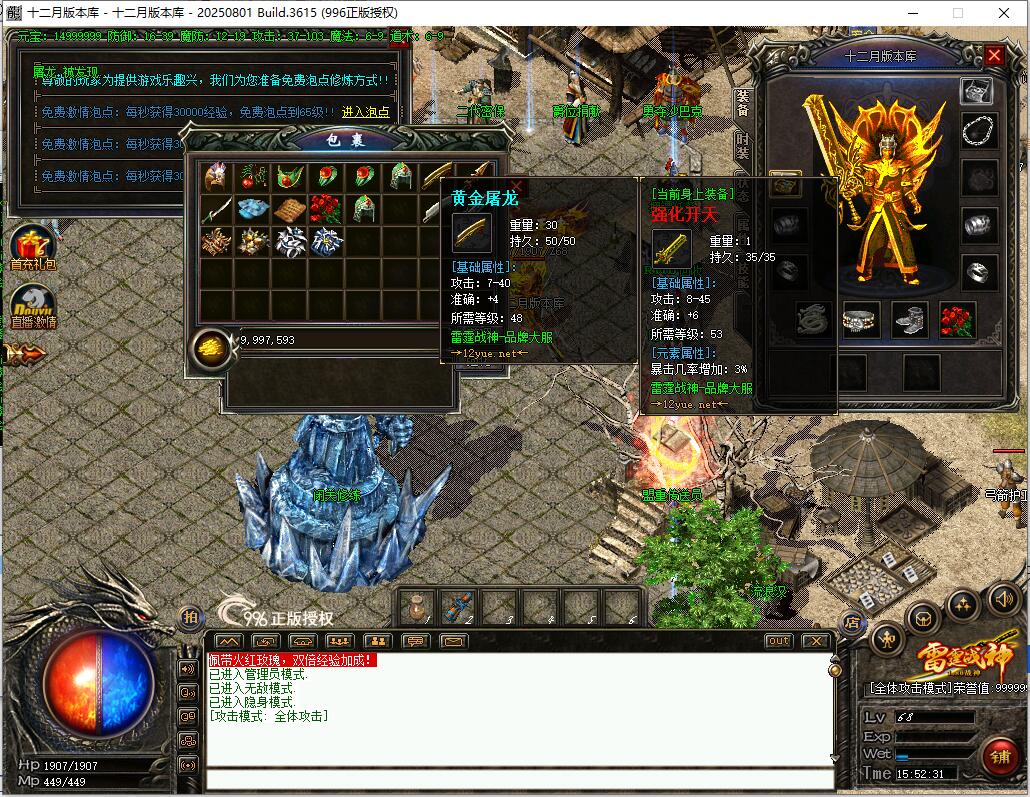Select the blue crystal item in the bag
1030x797 pixels.
click(252, 209)
